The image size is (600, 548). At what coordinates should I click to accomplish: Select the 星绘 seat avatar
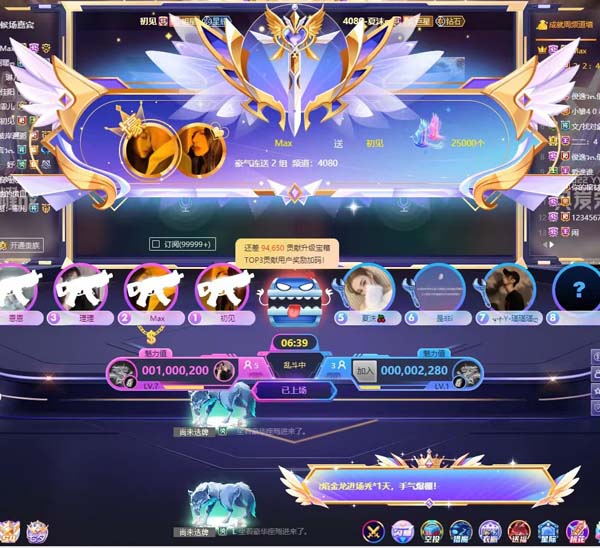(x=438, y=289)
